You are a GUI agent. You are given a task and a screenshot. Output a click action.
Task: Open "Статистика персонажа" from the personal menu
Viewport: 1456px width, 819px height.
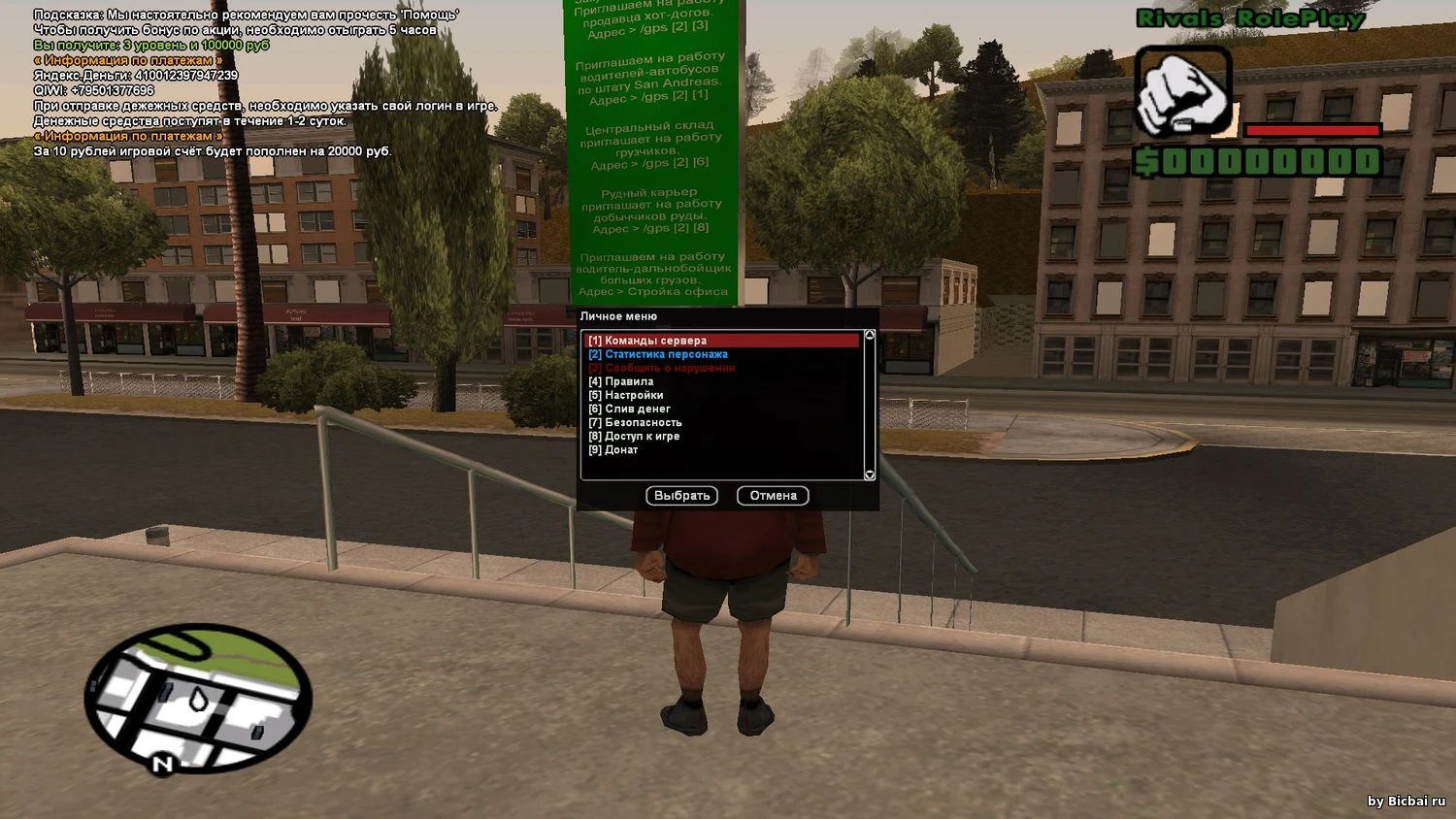[x=665, y=354]
